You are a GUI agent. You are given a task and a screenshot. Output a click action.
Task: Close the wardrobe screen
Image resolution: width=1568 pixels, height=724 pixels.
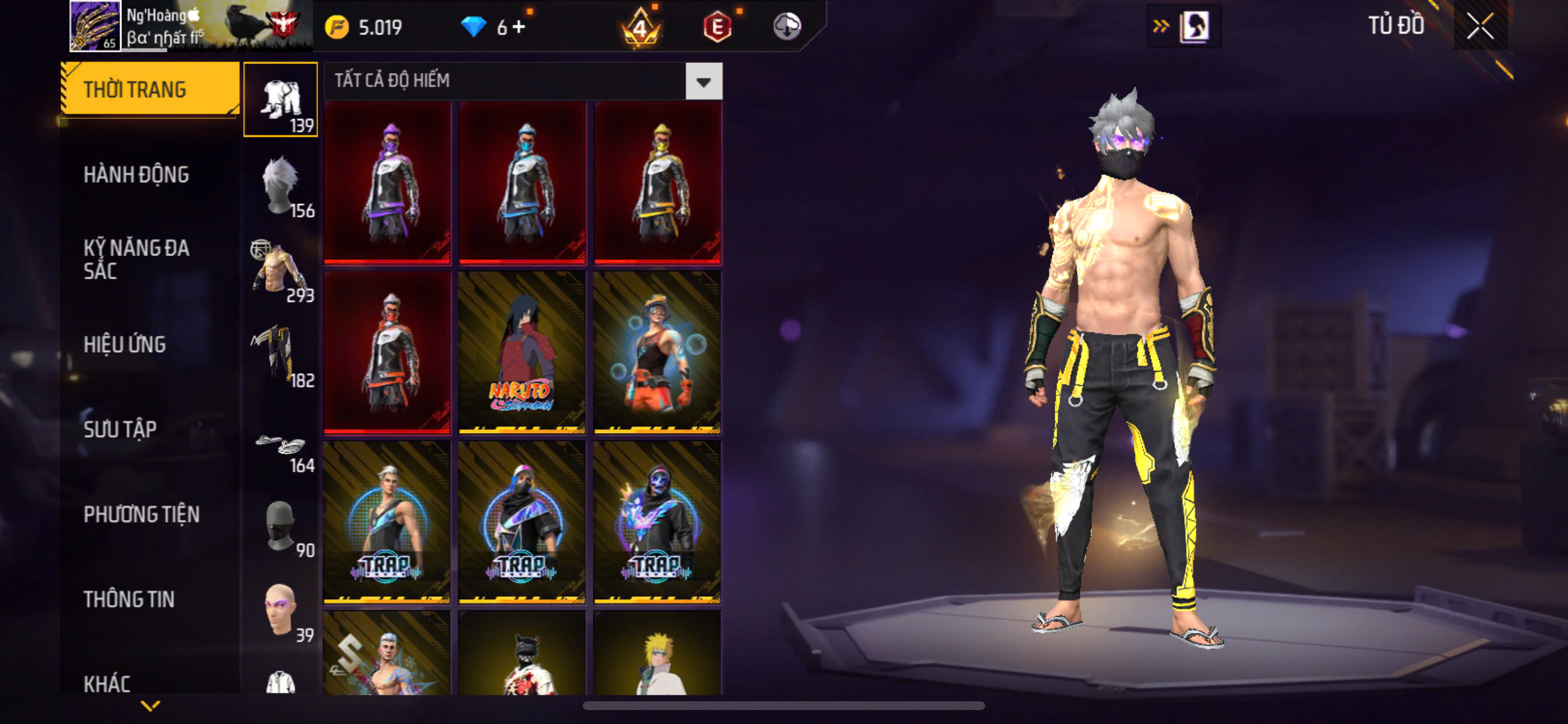pyautogui.click(x=1479, y=27)
